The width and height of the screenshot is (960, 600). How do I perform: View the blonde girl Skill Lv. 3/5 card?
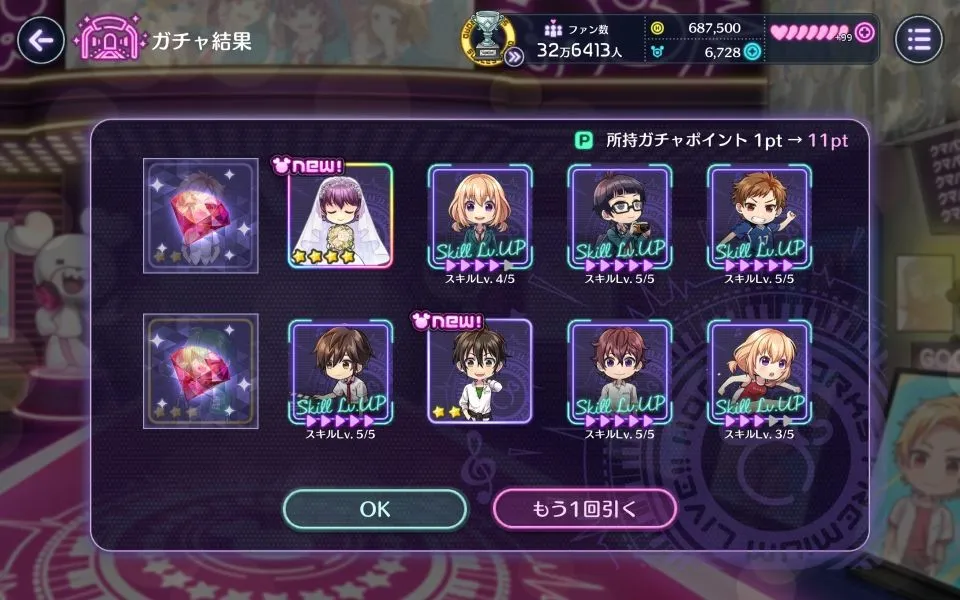click(759, 372)
